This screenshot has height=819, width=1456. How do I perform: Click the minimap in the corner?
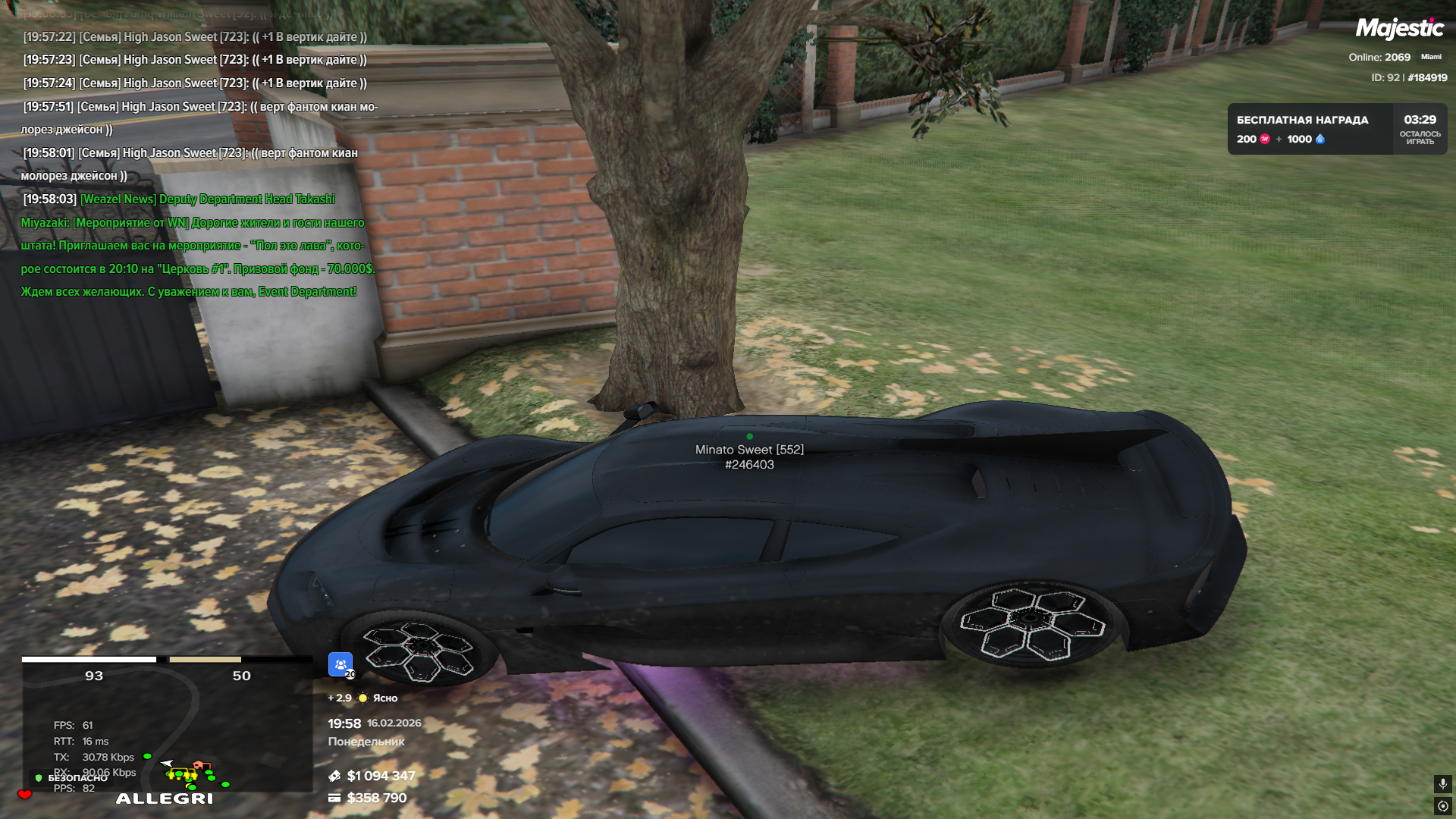[x=167, y=728]
